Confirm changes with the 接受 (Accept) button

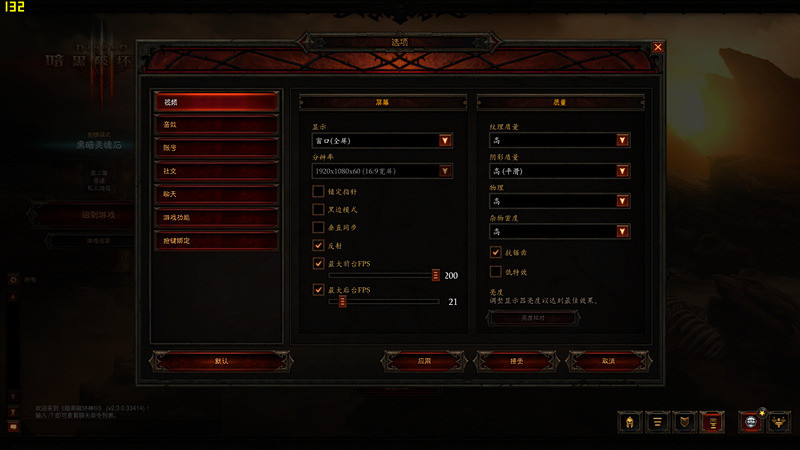click(514, 361)
